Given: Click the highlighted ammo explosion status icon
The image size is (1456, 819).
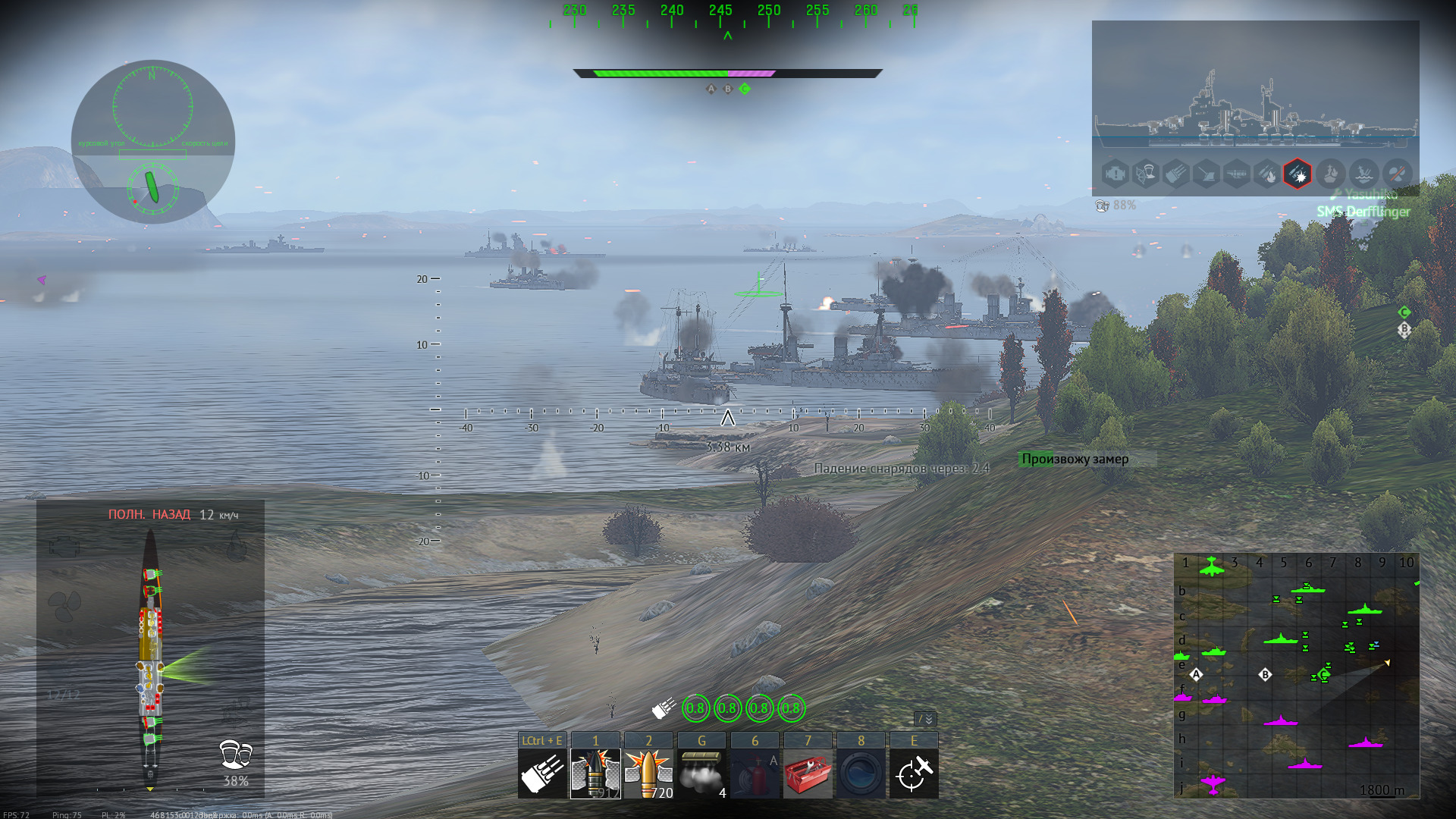Looking at the screenshot, I should 1298,174.
